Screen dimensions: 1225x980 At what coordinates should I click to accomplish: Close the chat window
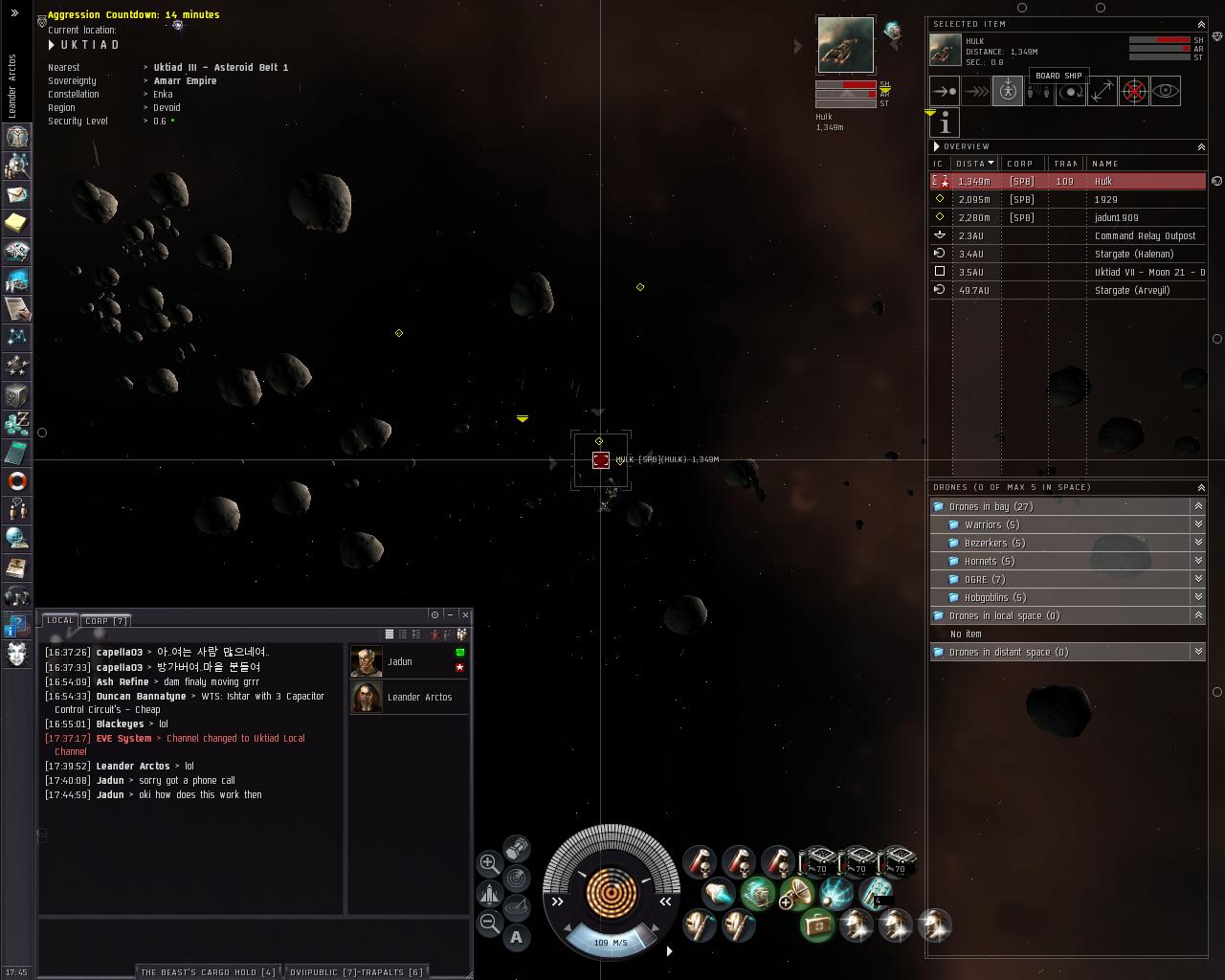point(465,614)
